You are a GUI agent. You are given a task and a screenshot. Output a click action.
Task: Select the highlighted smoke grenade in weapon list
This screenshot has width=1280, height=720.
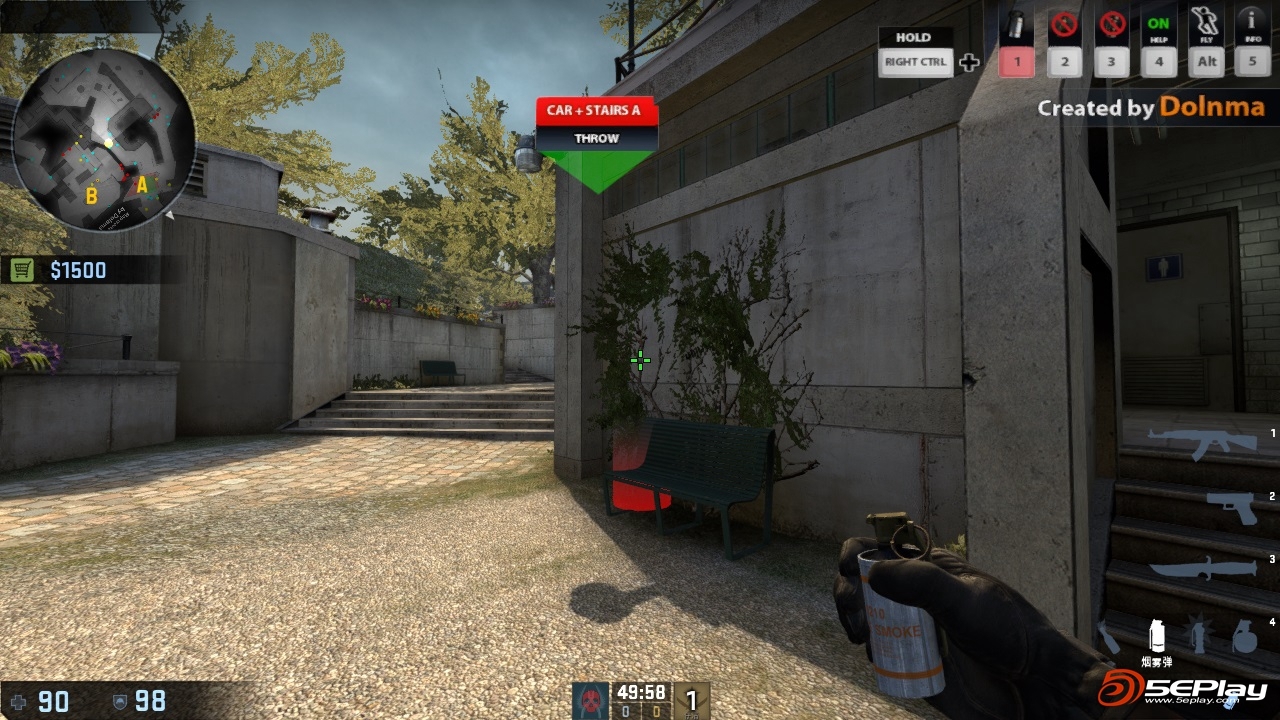coord(1157,635)
